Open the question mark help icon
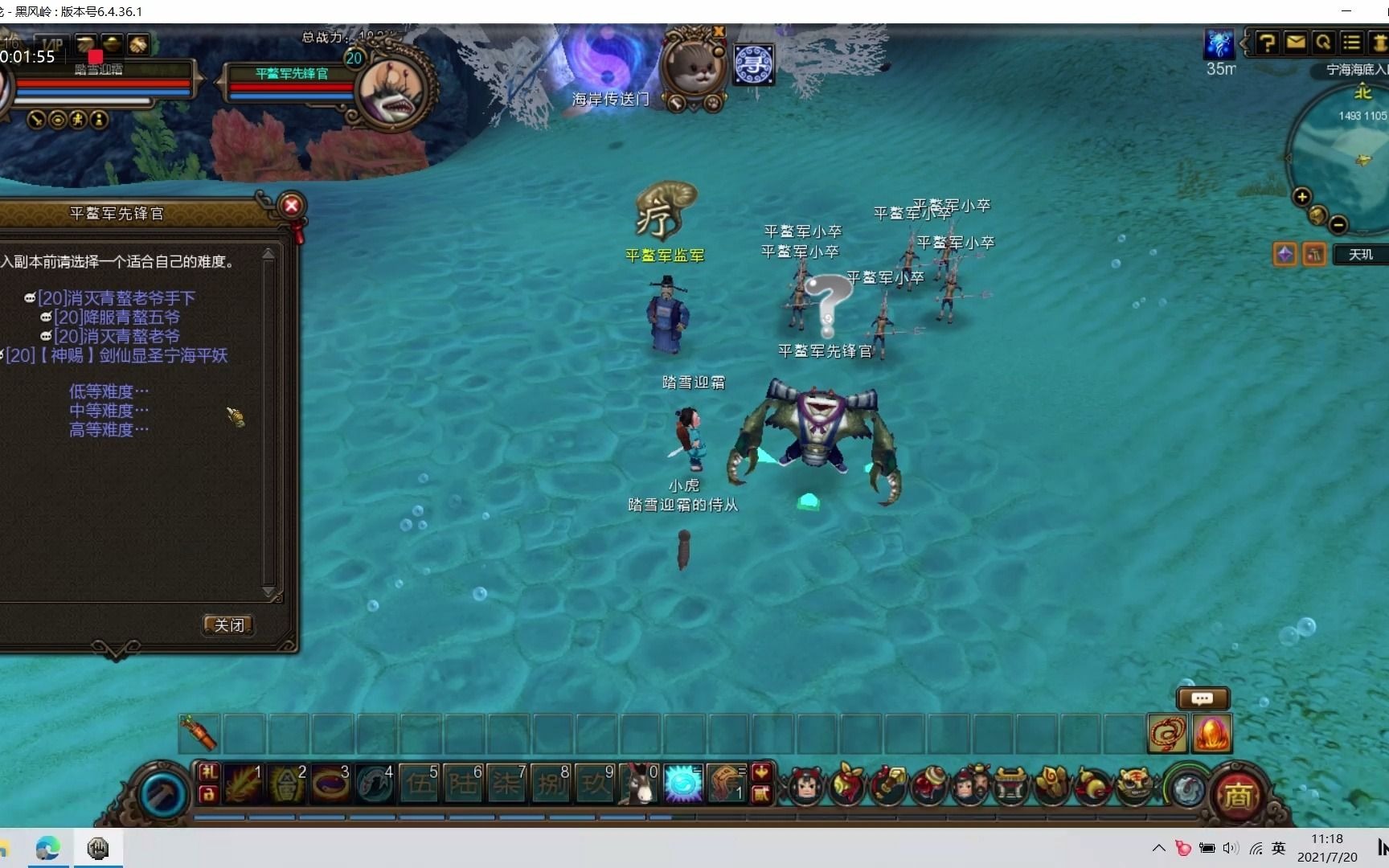1389x868 pixels. tap(1267, 43)
